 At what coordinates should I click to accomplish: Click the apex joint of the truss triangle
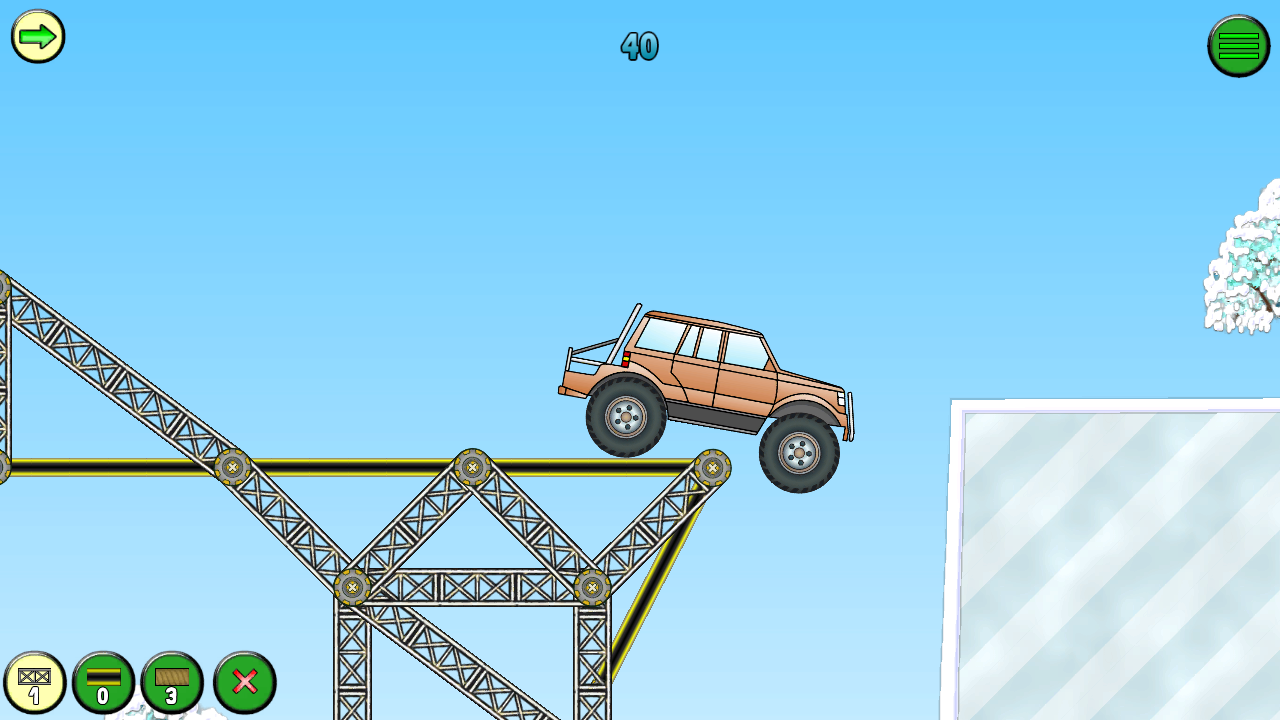pyautogui.click(x=472, y=466)
